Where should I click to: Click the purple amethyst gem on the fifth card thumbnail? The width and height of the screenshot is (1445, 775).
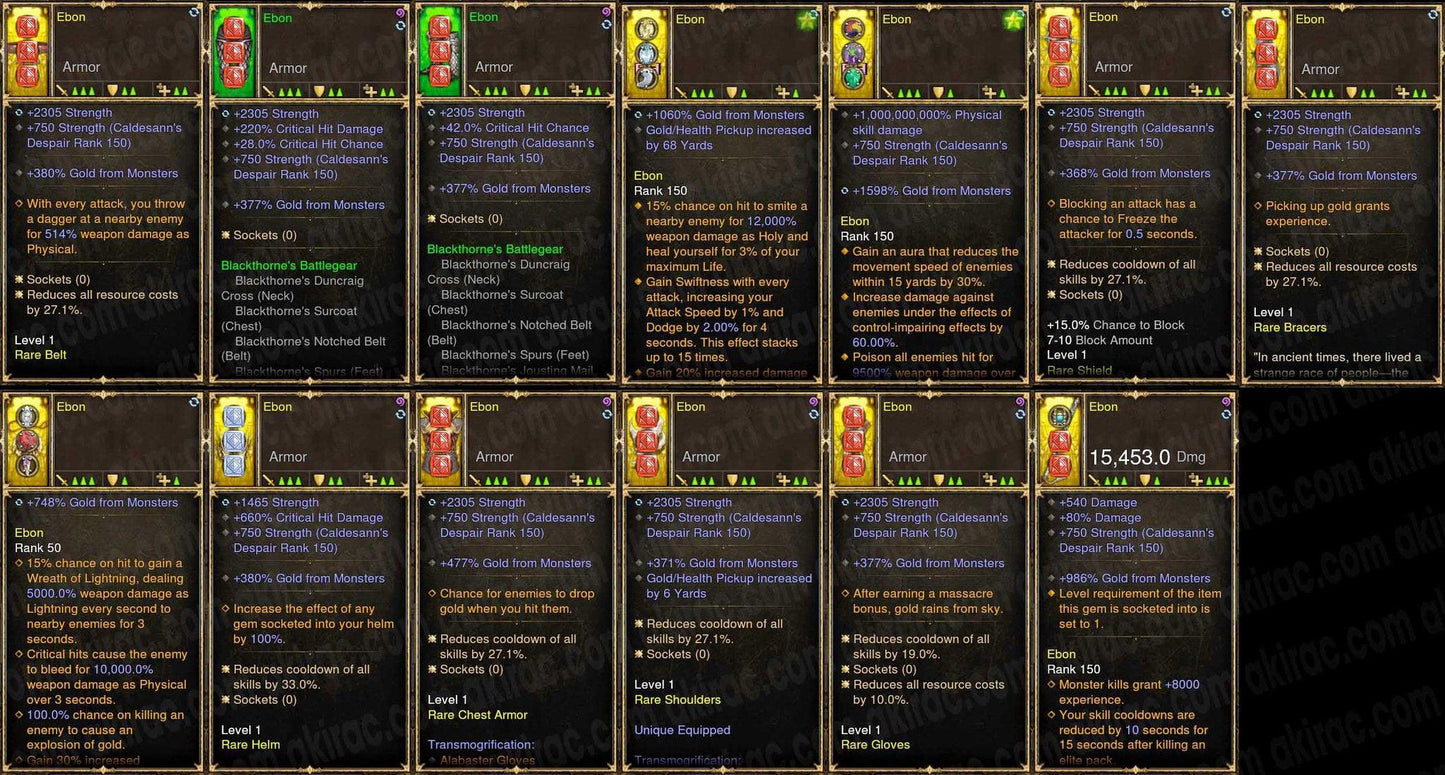851,54
